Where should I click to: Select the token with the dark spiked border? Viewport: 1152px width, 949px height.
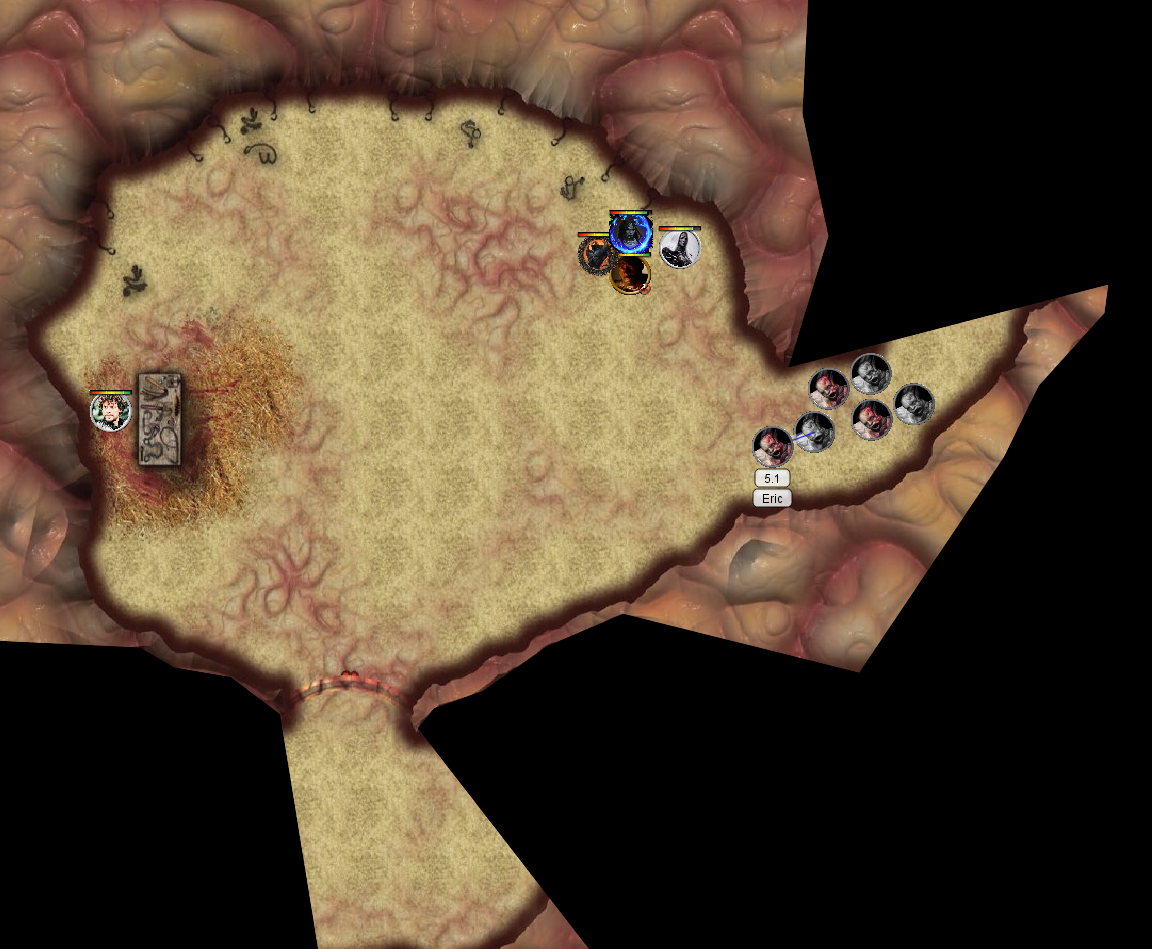(596, 254)
